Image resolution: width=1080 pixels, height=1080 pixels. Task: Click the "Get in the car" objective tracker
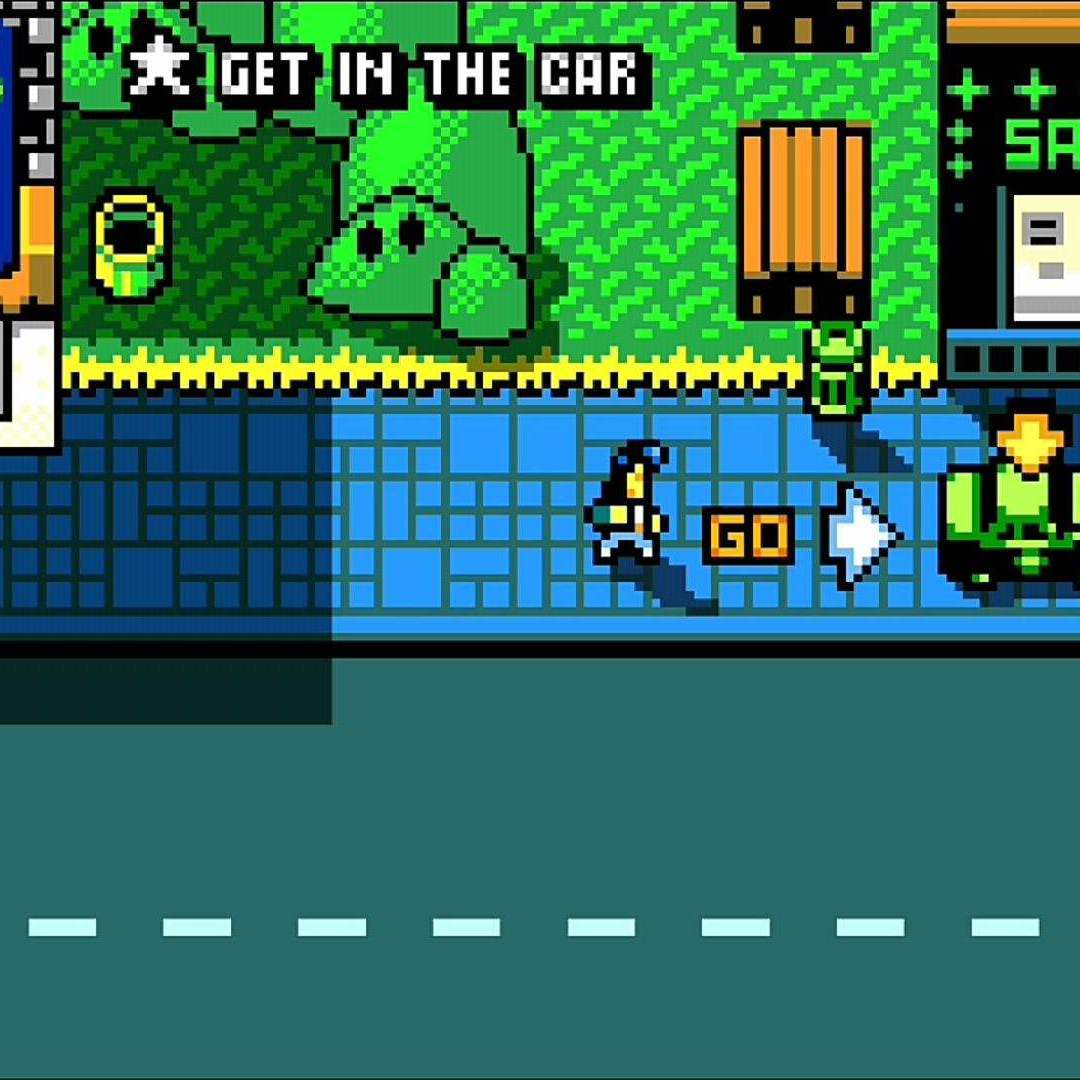tap(386, 73)
